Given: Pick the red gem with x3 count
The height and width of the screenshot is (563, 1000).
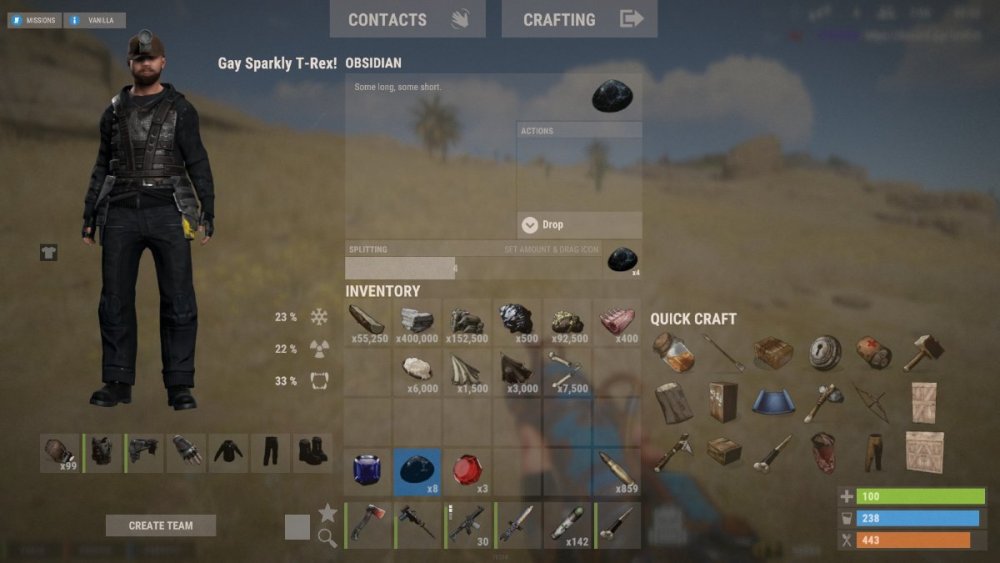Looking at the screenshot, I should 467,471.
